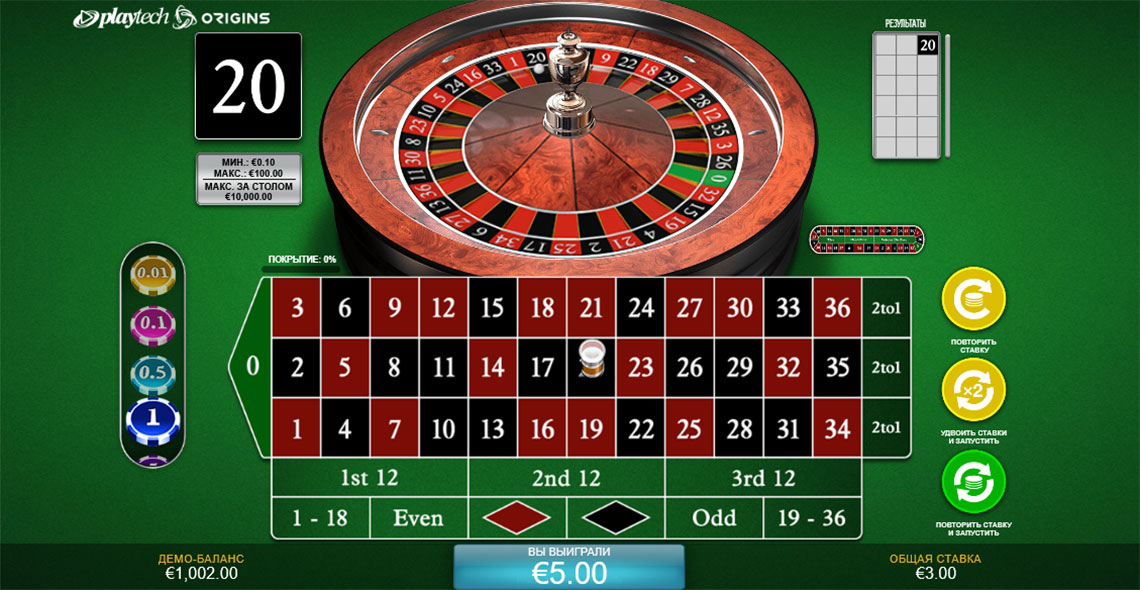1140x590 pixels.
Task: Bet on the black diamond
Action: coord(615,518)
